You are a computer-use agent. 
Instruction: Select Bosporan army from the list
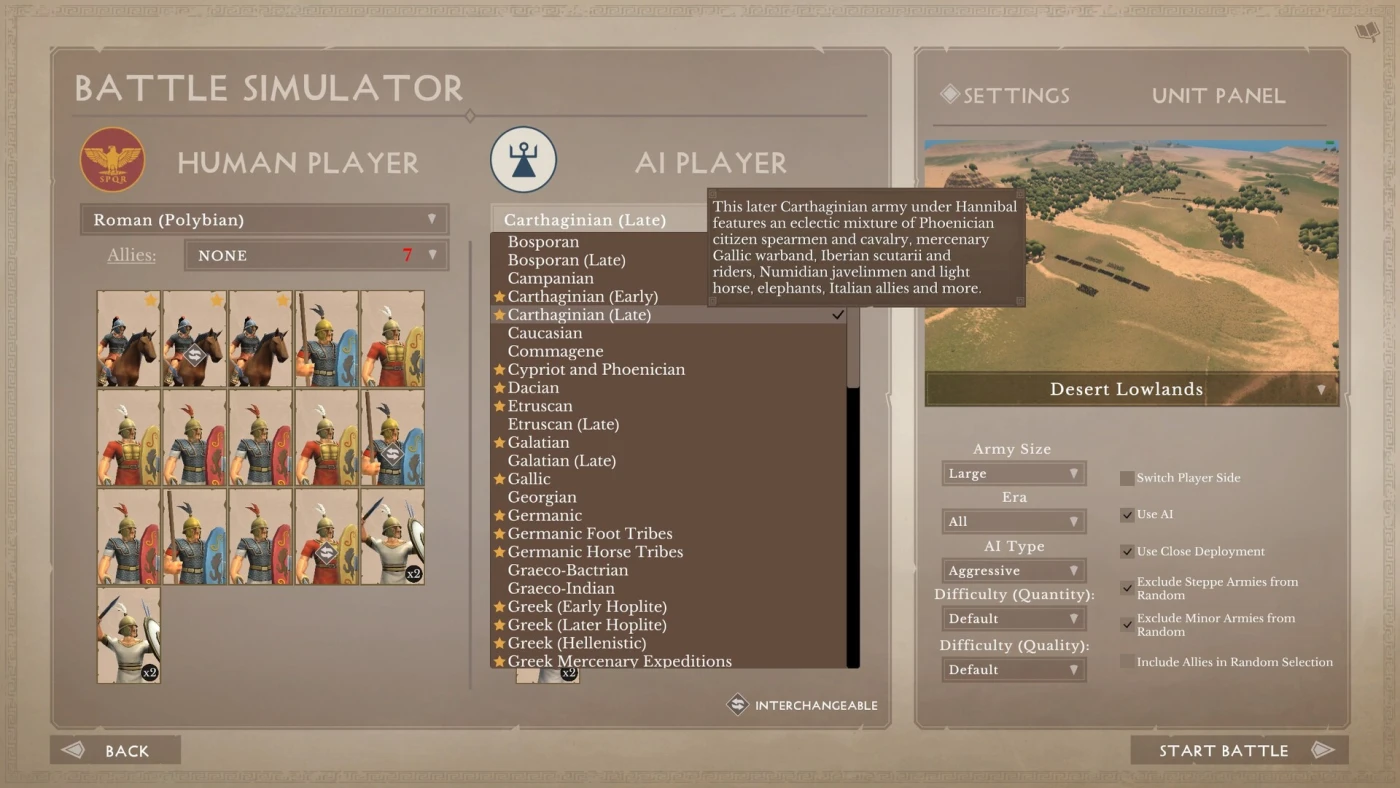tap(543, 242)
